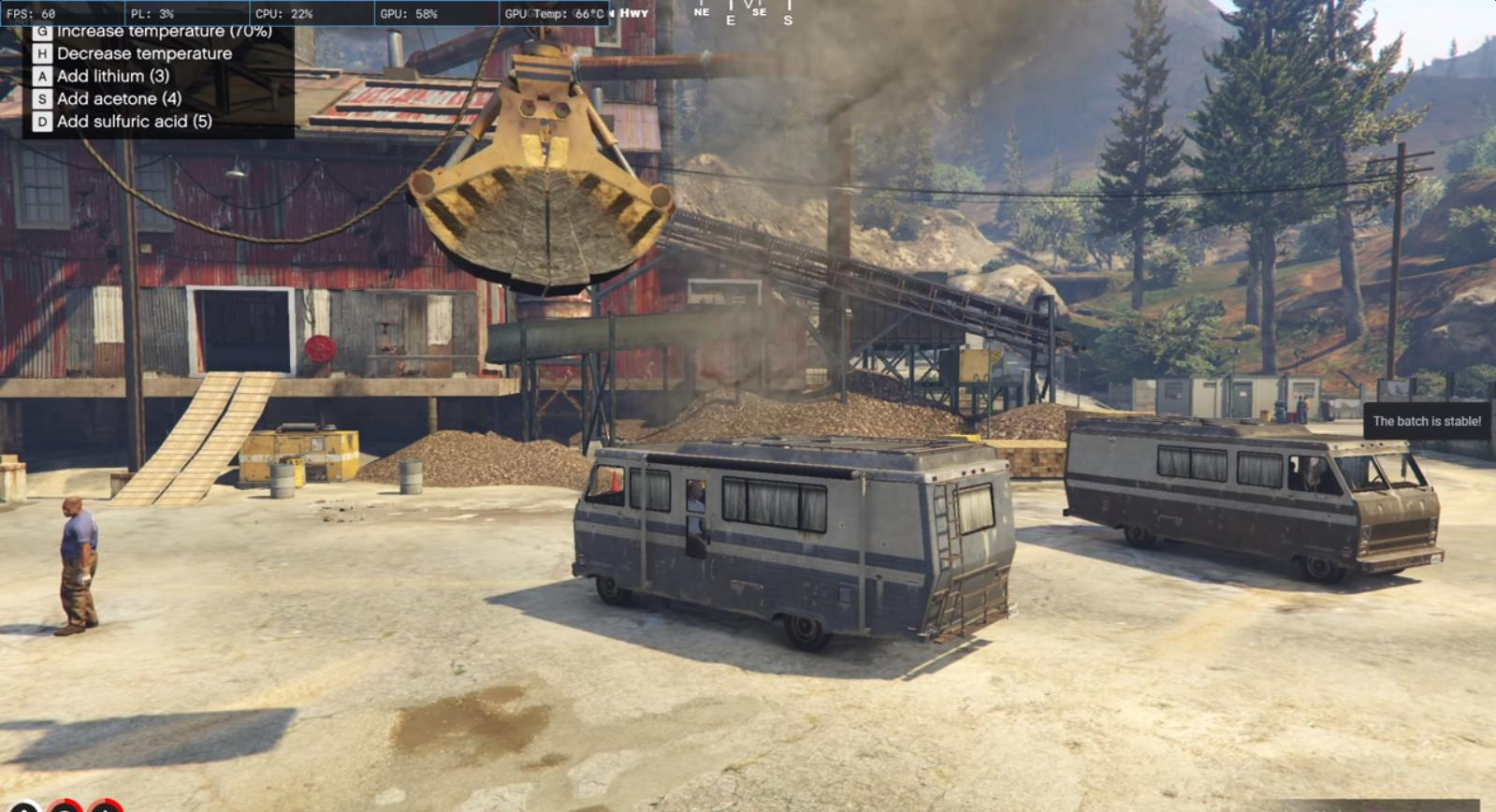The image size is (1496, 812).
Task: Click the chevron marker above SE on compass
Action: [x=748, y=6]
